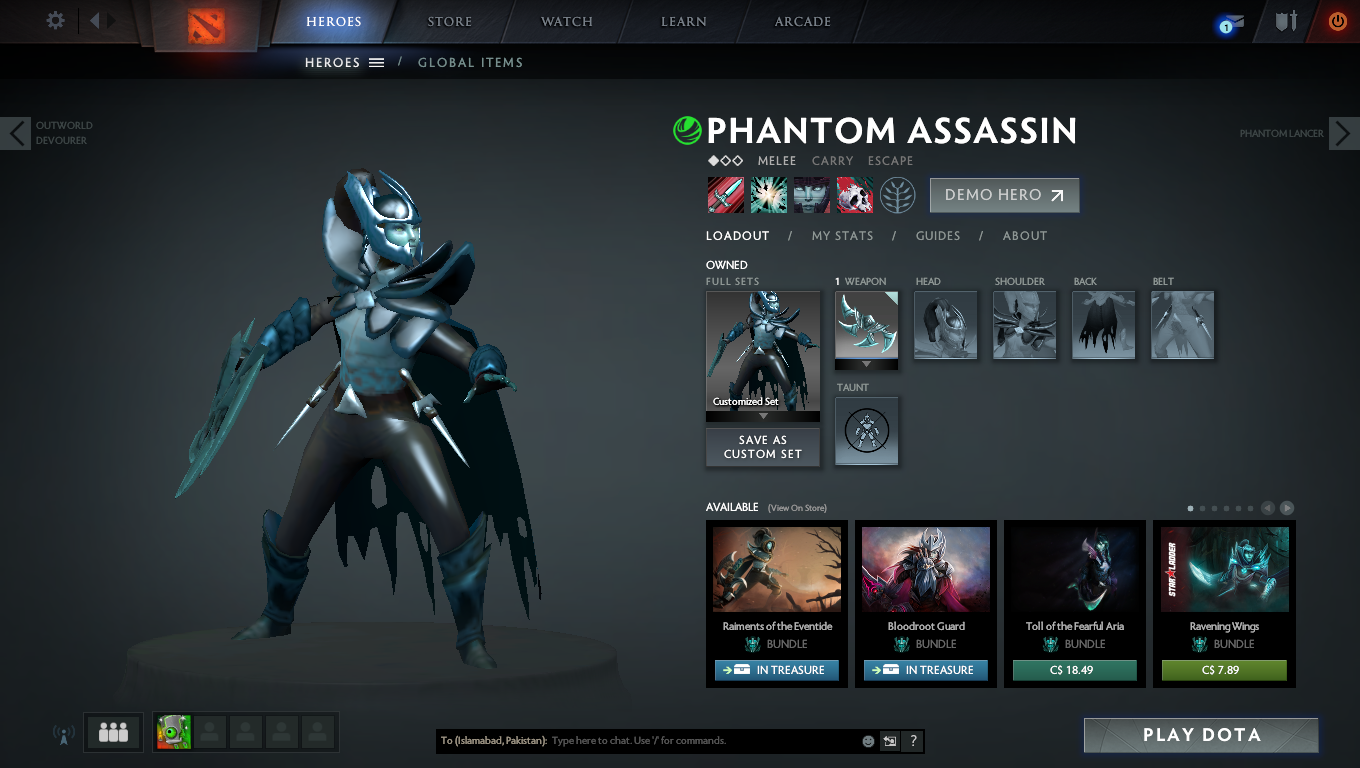Buy Ravening Wings for C$ 7.89
This screenshot has width=1360, height=768.
point(1224,670)
